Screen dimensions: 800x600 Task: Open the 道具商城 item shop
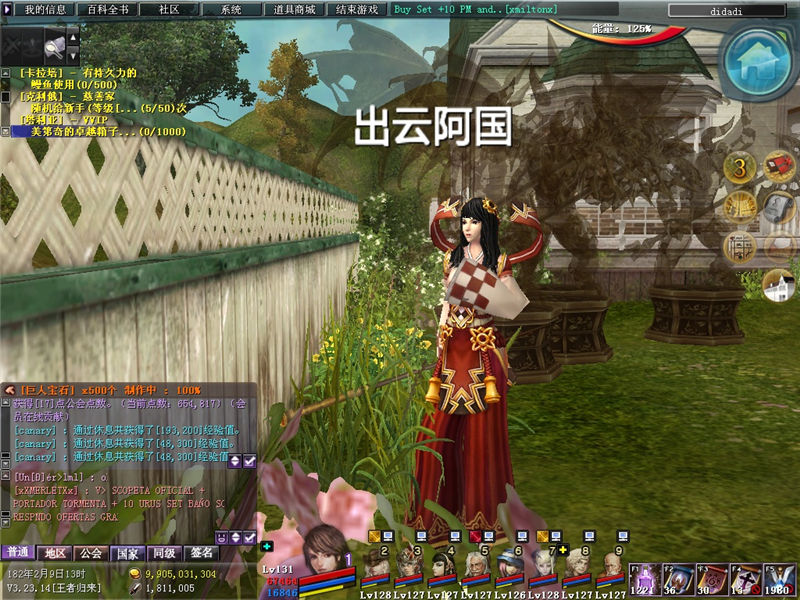pyautogui.click(x=294, y=9)
